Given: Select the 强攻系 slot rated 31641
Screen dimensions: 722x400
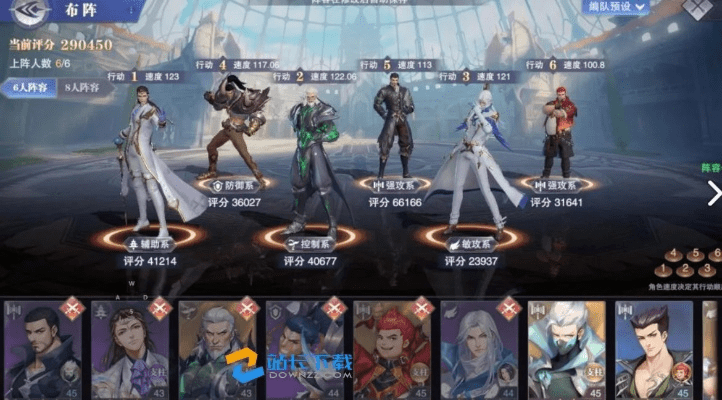Looking at the screenshot, I should tap(557, 185).
